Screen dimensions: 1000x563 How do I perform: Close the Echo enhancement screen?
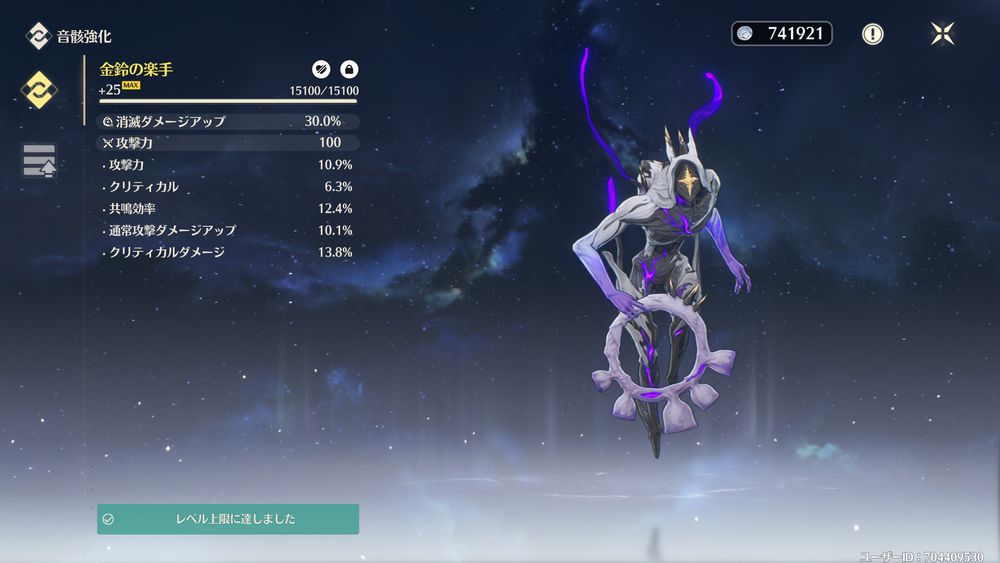click(942, 34)
